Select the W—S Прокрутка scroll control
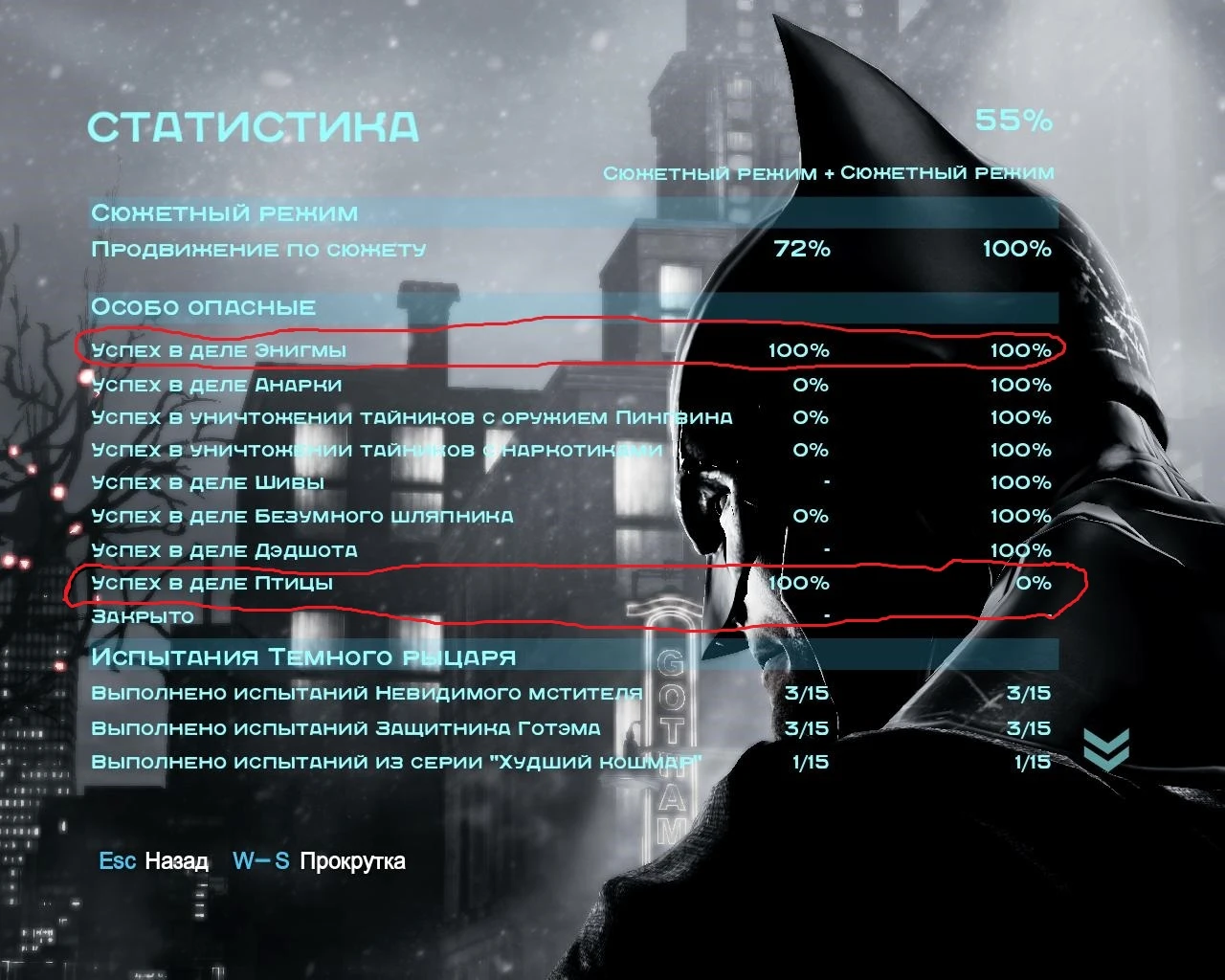This screenshot has width=1225, height=980. [320, 861]
